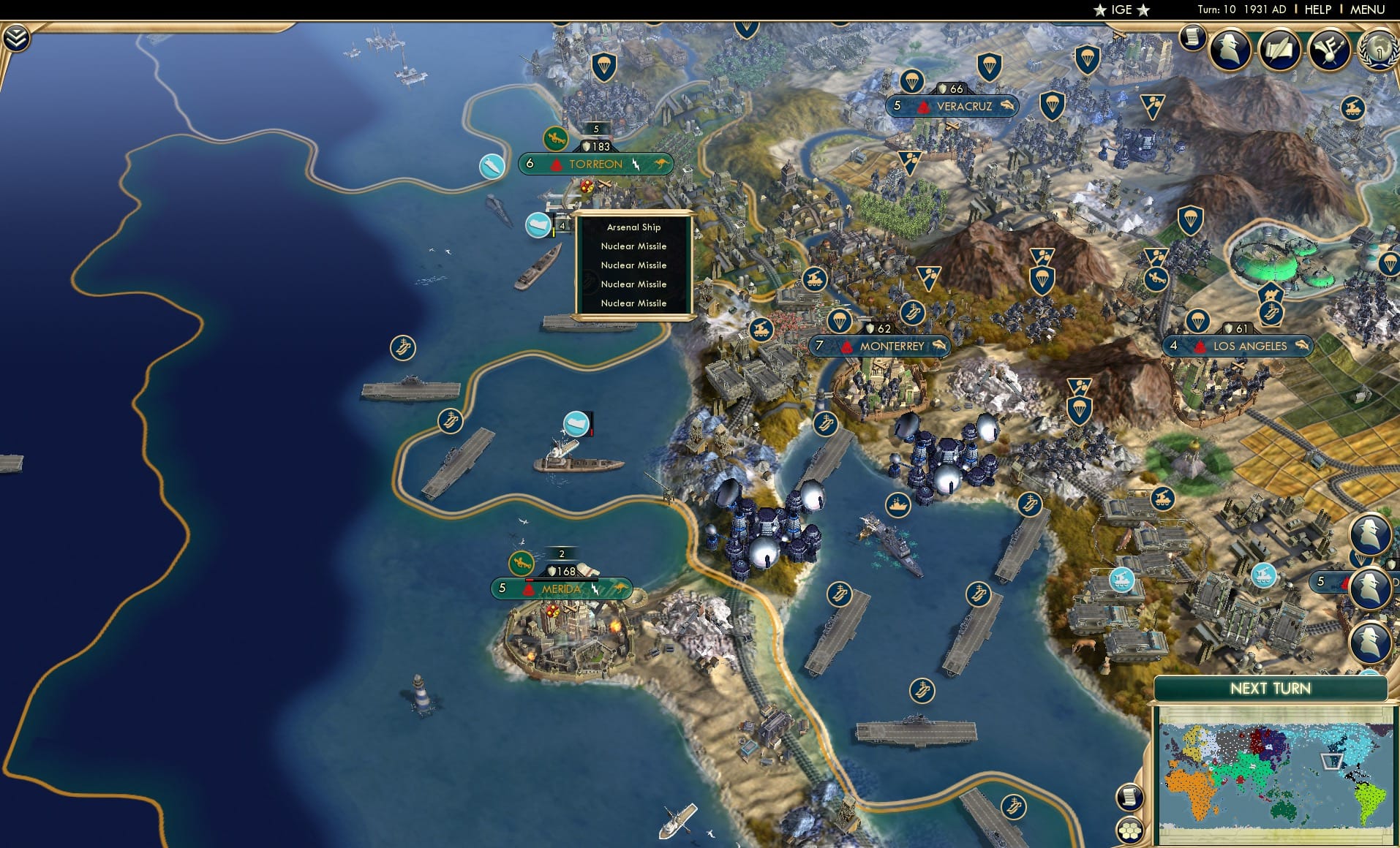Click HELP in the top bar
Viewport: 1400px width, 848px height.
[x=1317, y=10]
